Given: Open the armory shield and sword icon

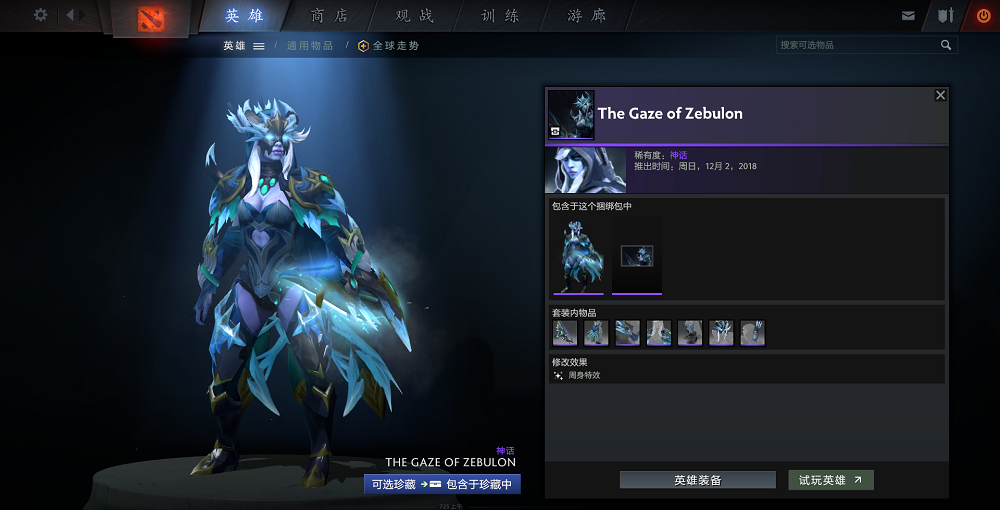Looking at the screenshot, I should (x=946, y=16).
